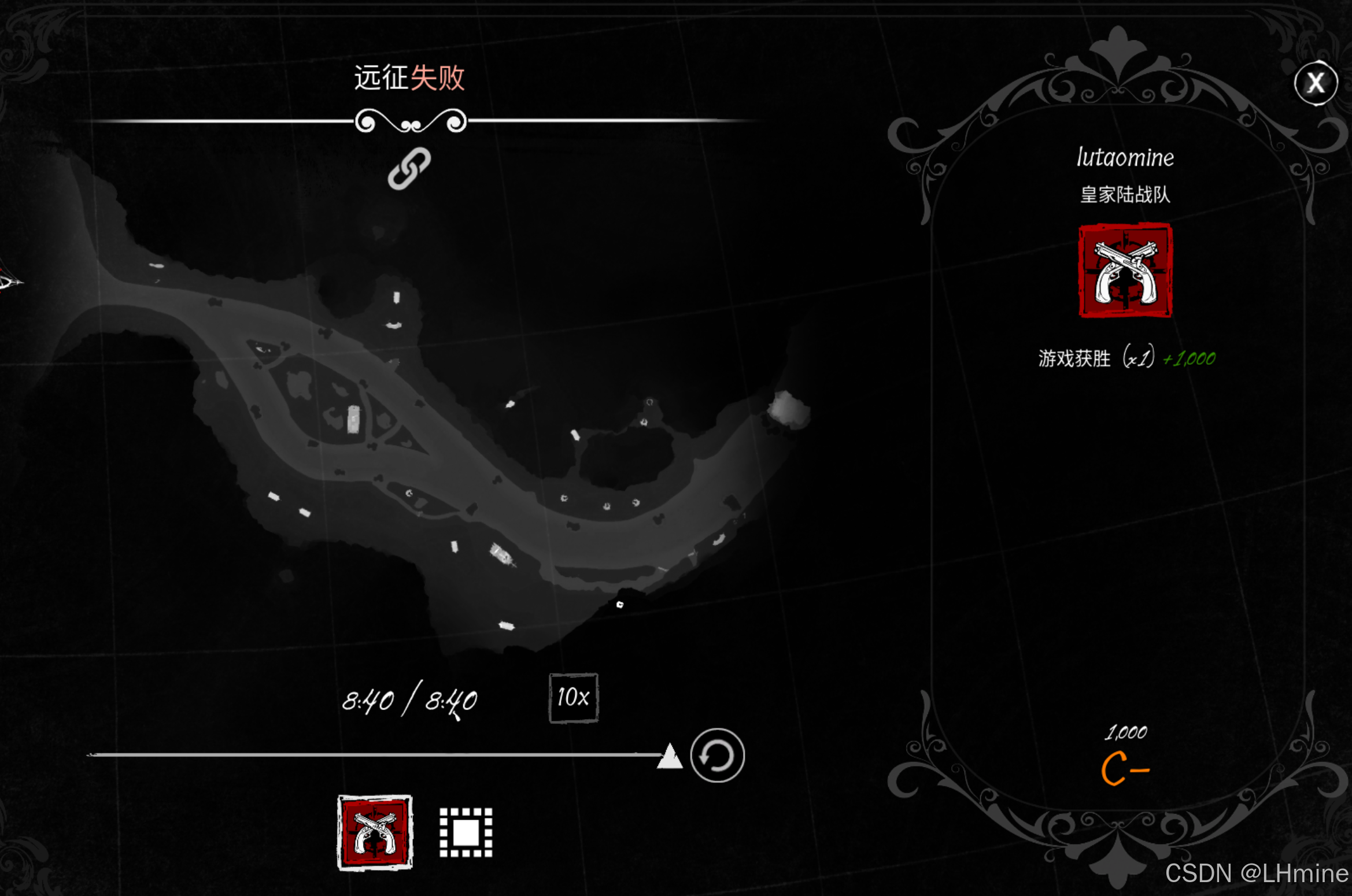
Task: Change the 10x playback speed
Action: point(573,698)
